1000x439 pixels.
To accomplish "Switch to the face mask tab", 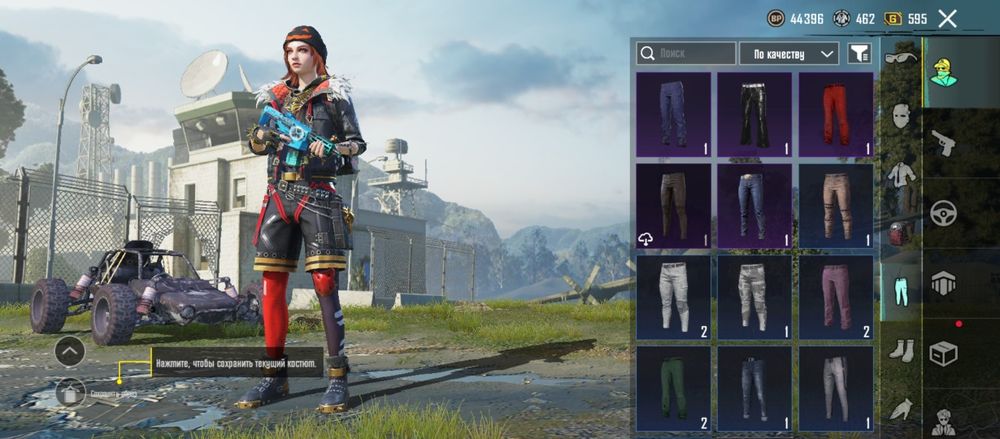I will click(901, 116).
